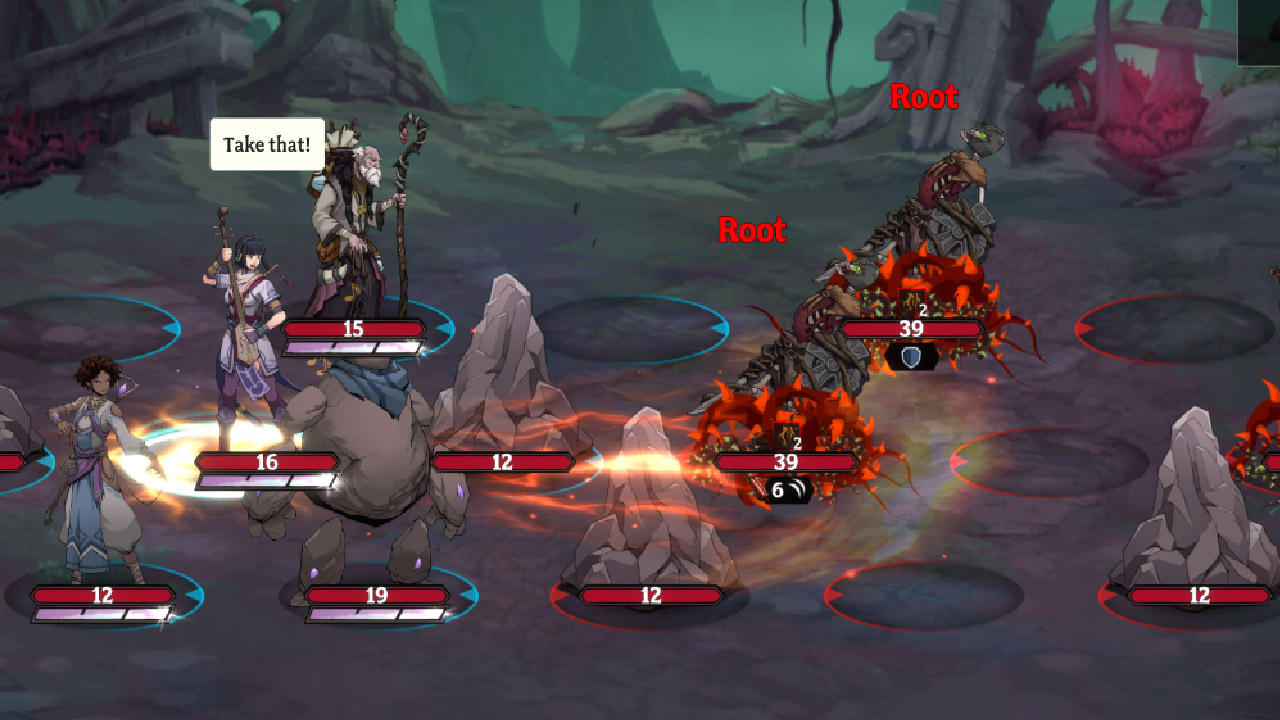Image resolution: width=1280 pixels, height=720 pixels.
Task: Click the enemy's shield intent icon
Action: (x=911, y=355)
